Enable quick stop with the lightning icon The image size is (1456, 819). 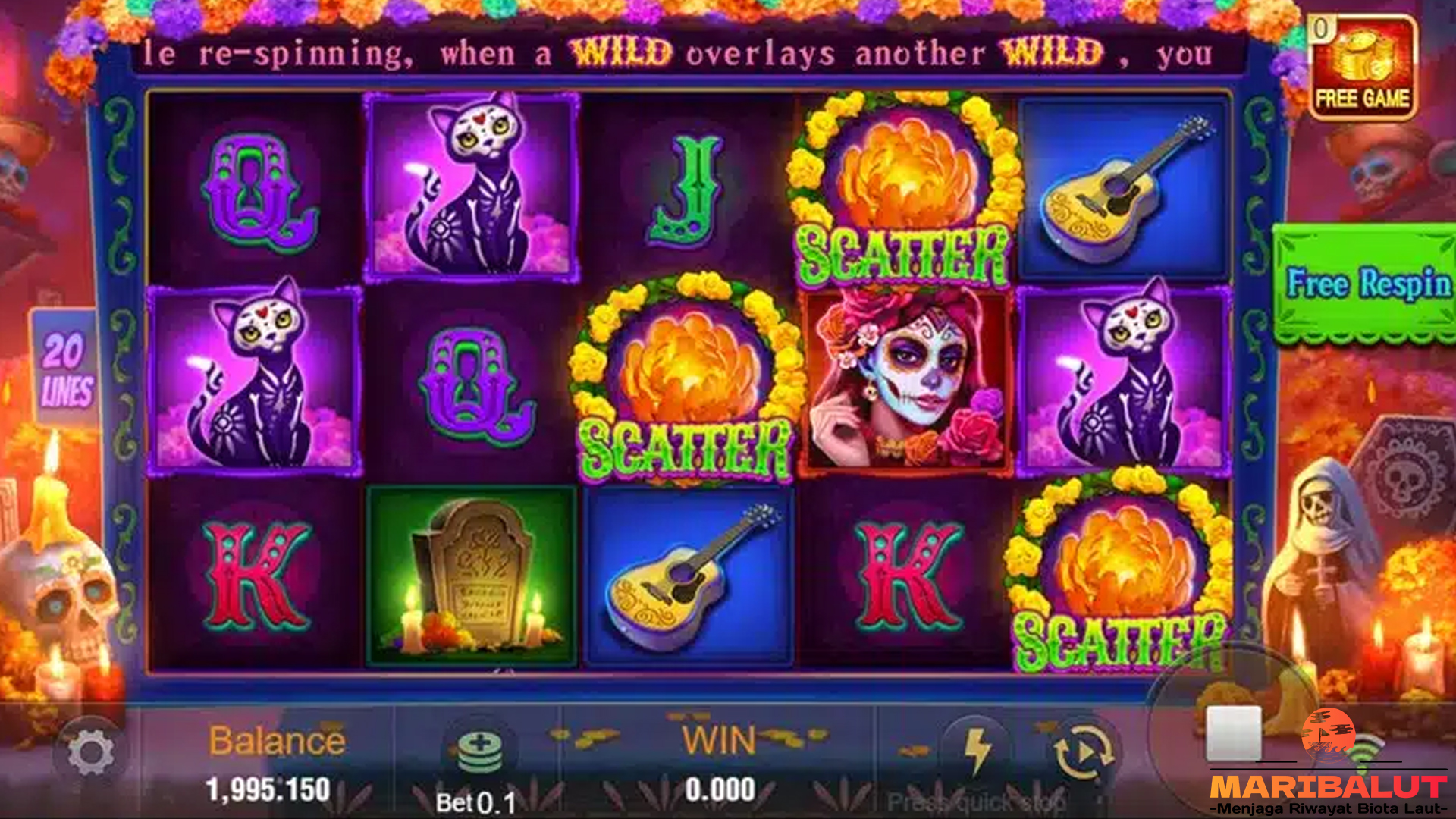[x=978, y=747]
